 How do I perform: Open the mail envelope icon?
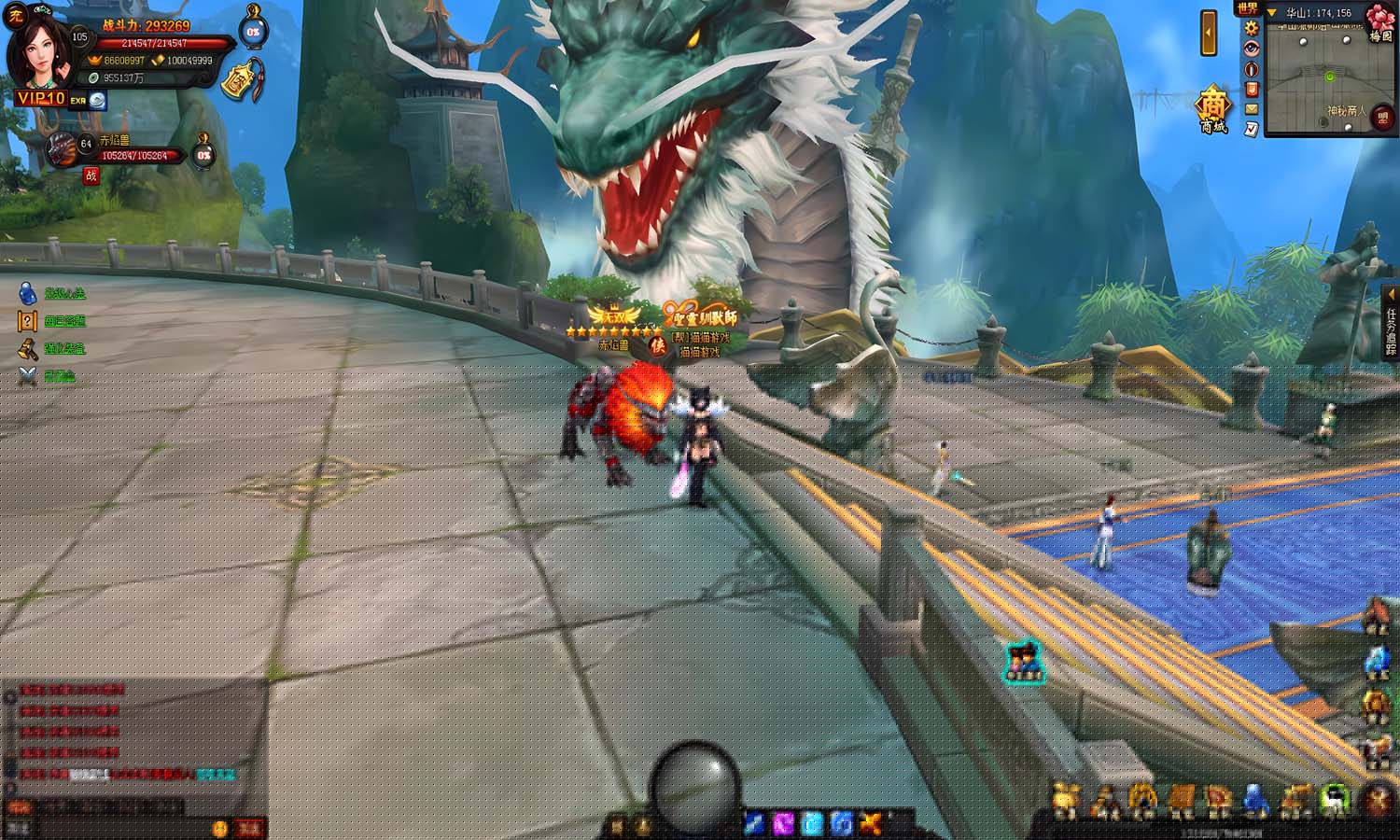(x=1252, y=108)
